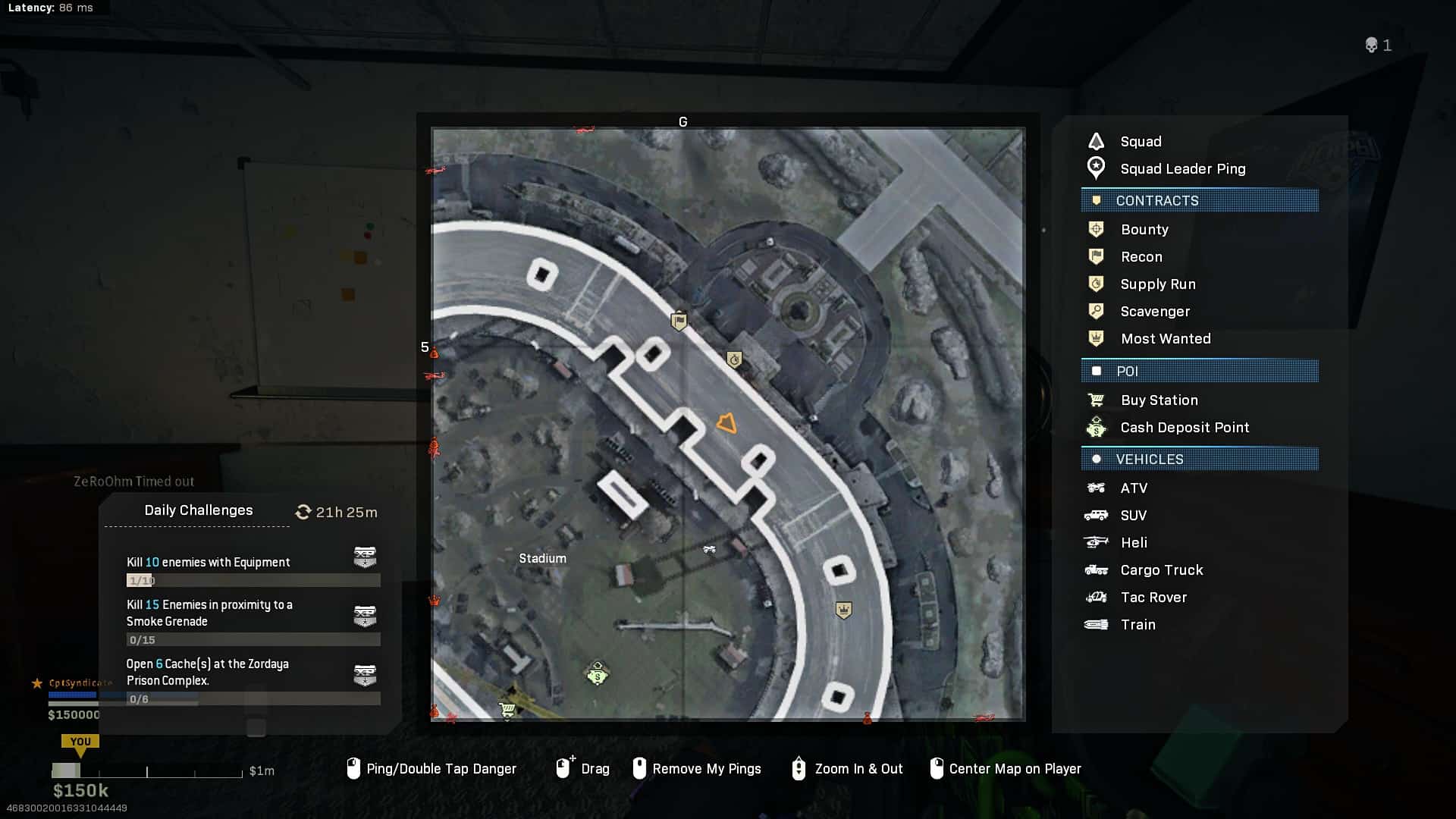The height and width of the screenshot is (819, 1456).
Task: Select the Bounty legend entry
Action: [1144, 230]
